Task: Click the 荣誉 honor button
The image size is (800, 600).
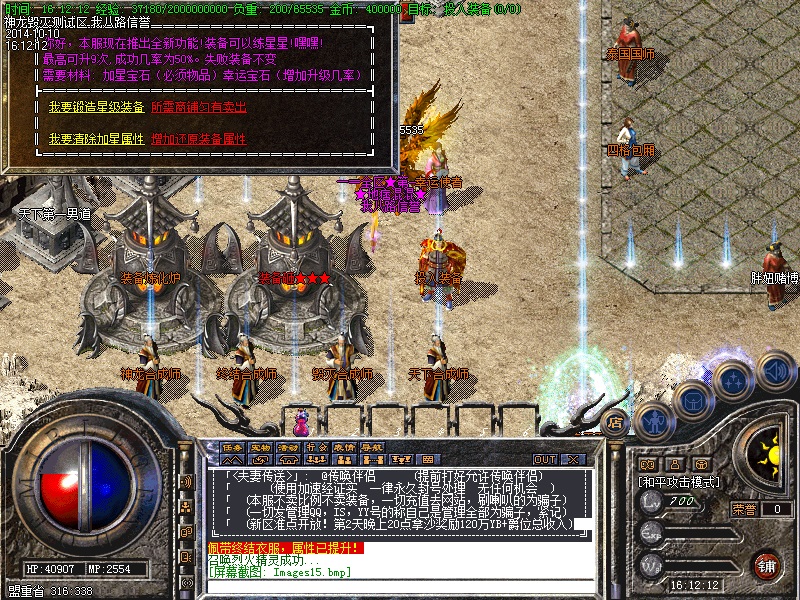Action: [x=744, y=509]
